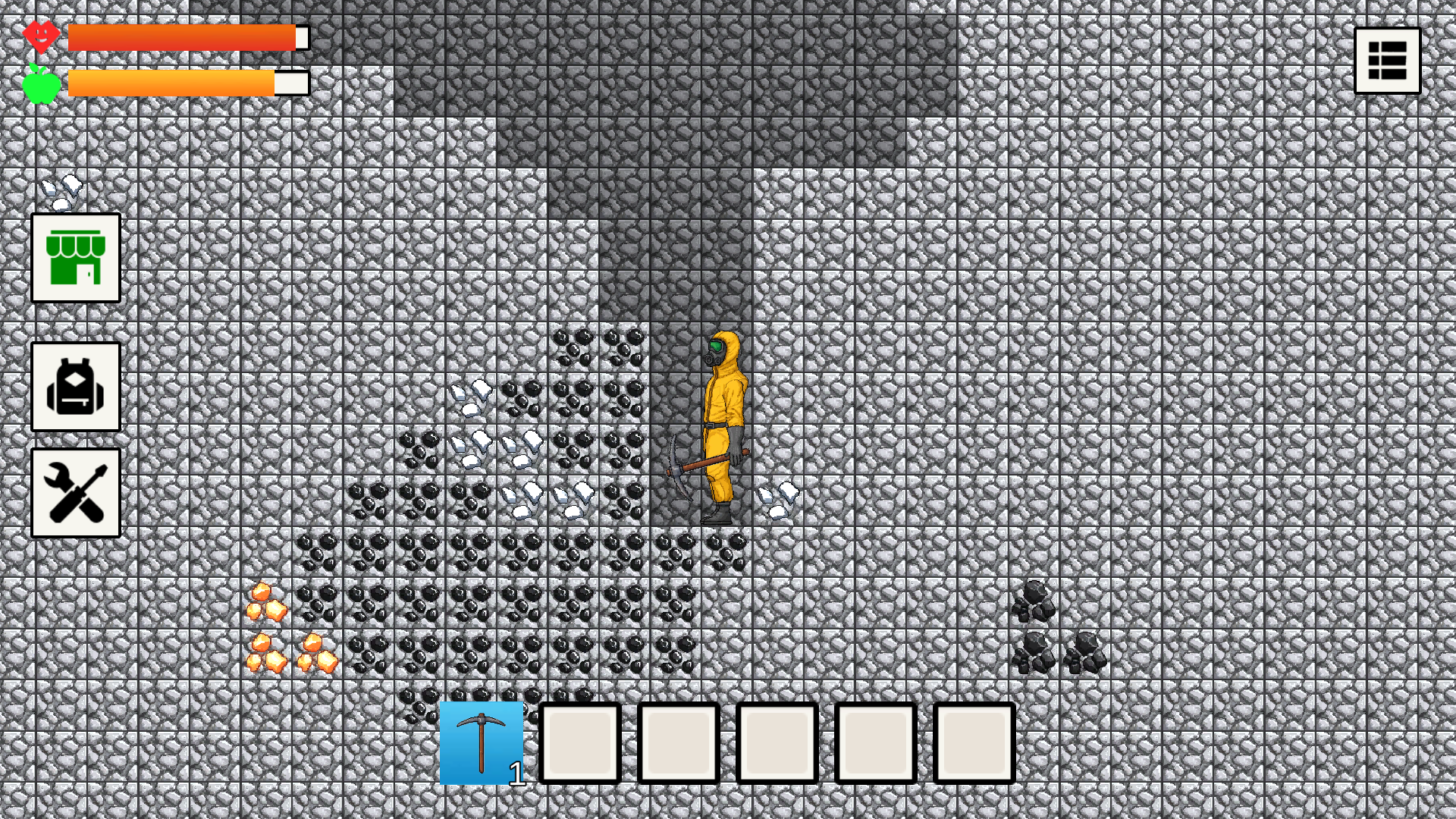Select the last empty hotbar slot

975,743
